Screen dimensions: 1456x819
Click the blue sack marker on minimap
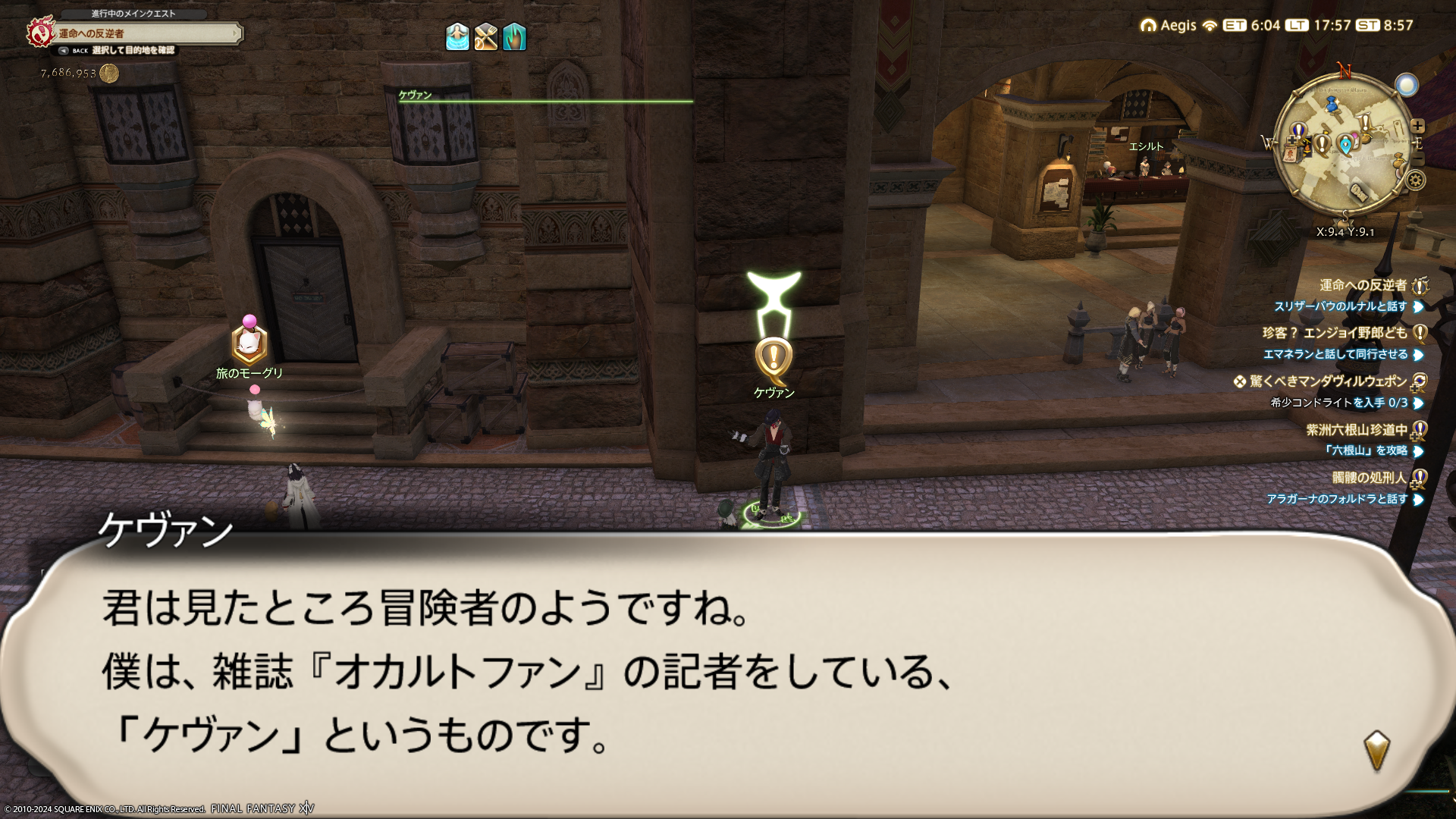(x=1332, y=105)
